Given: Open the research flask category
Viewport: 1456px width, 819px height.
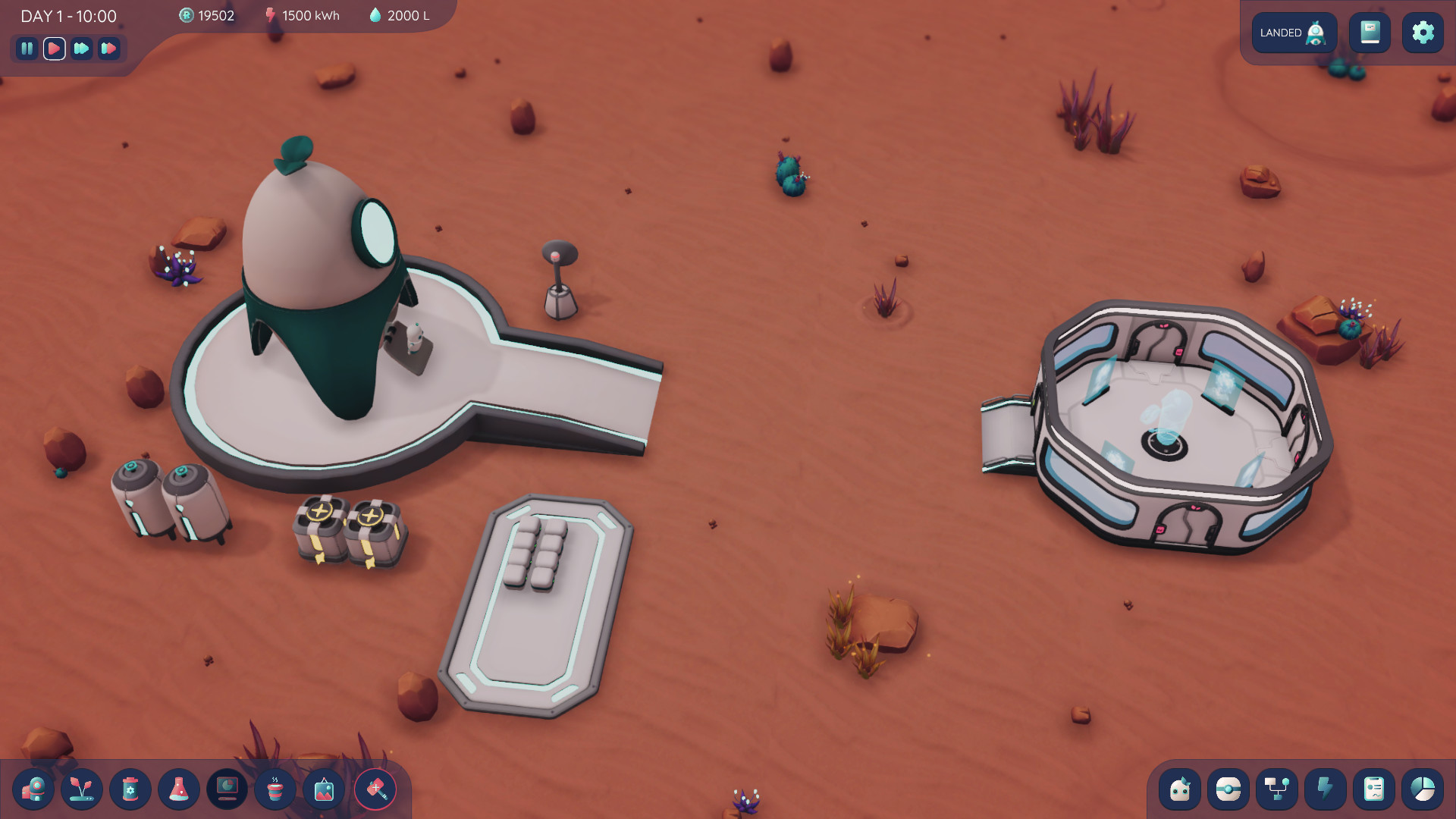Looking at the screenshot, I should point(179,789).
